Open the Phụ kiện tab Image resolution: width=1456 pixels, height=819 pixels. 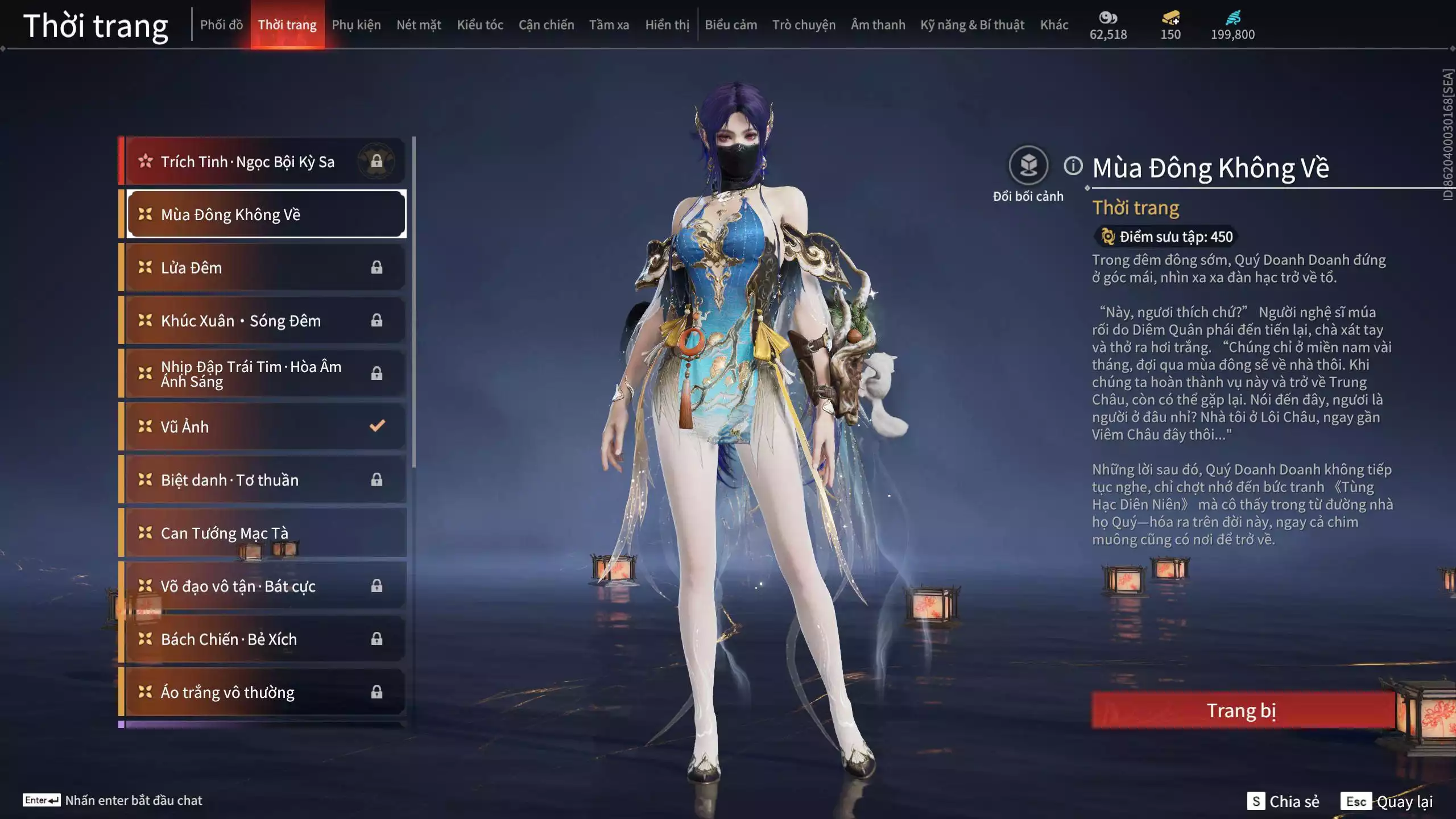point(356,25)
